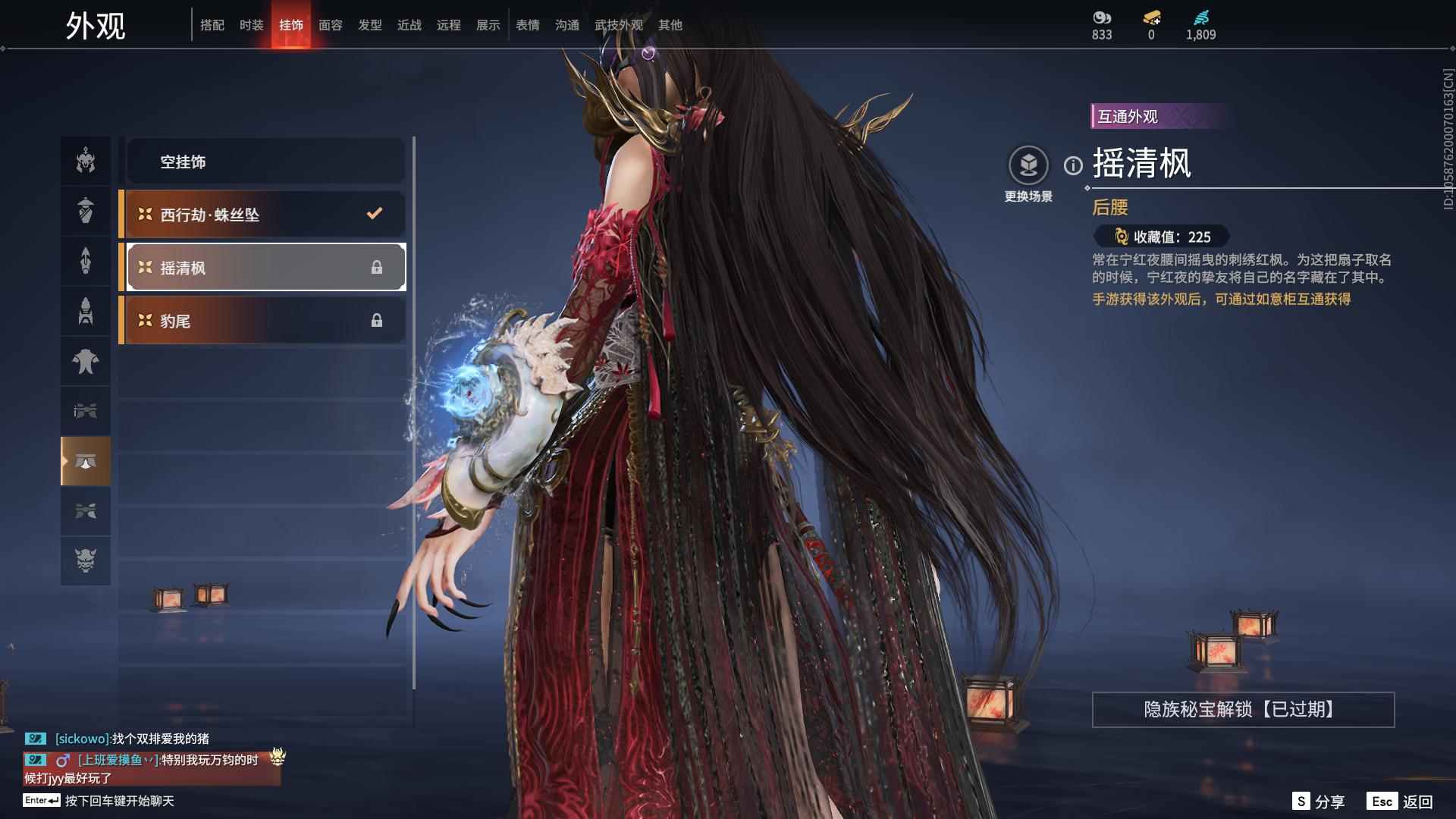The image size is (1456, 819).
Task: Deselect the checkmark on 西行劫·蛛丝坠
Action: pyautogui.click(x=372, y=214)
